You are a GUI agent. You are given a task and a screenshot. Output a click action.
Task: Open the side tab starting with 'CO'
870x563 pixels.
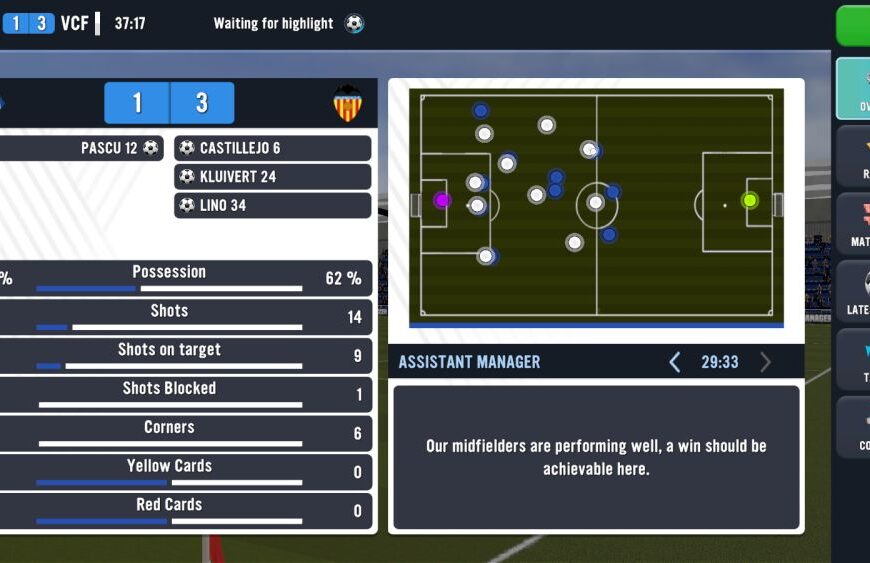(x=855, y=427)
